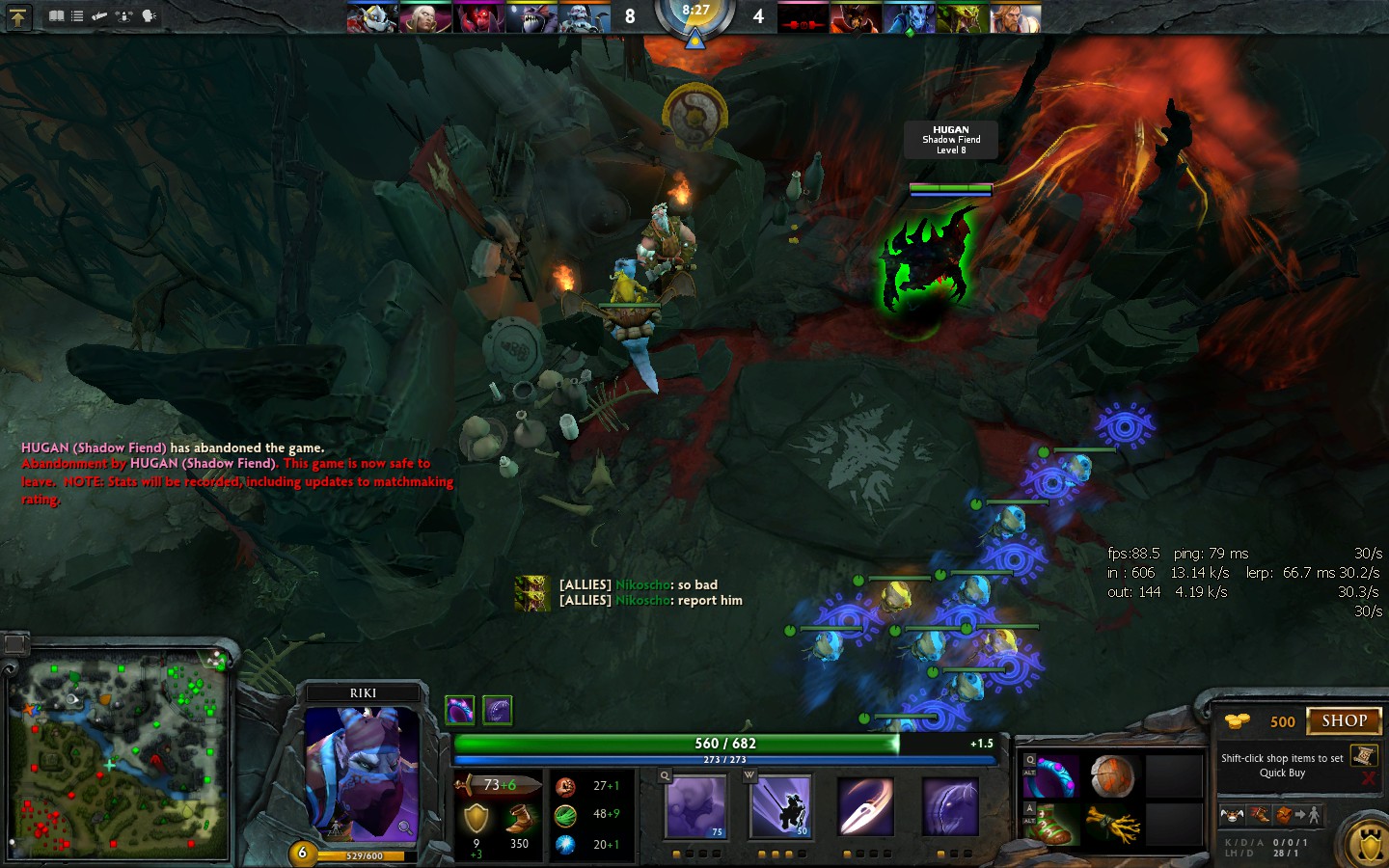Select the Stout Shield inventory slot
The height and width of the screenshot is (868, 1389).
tap(1112, 776)
